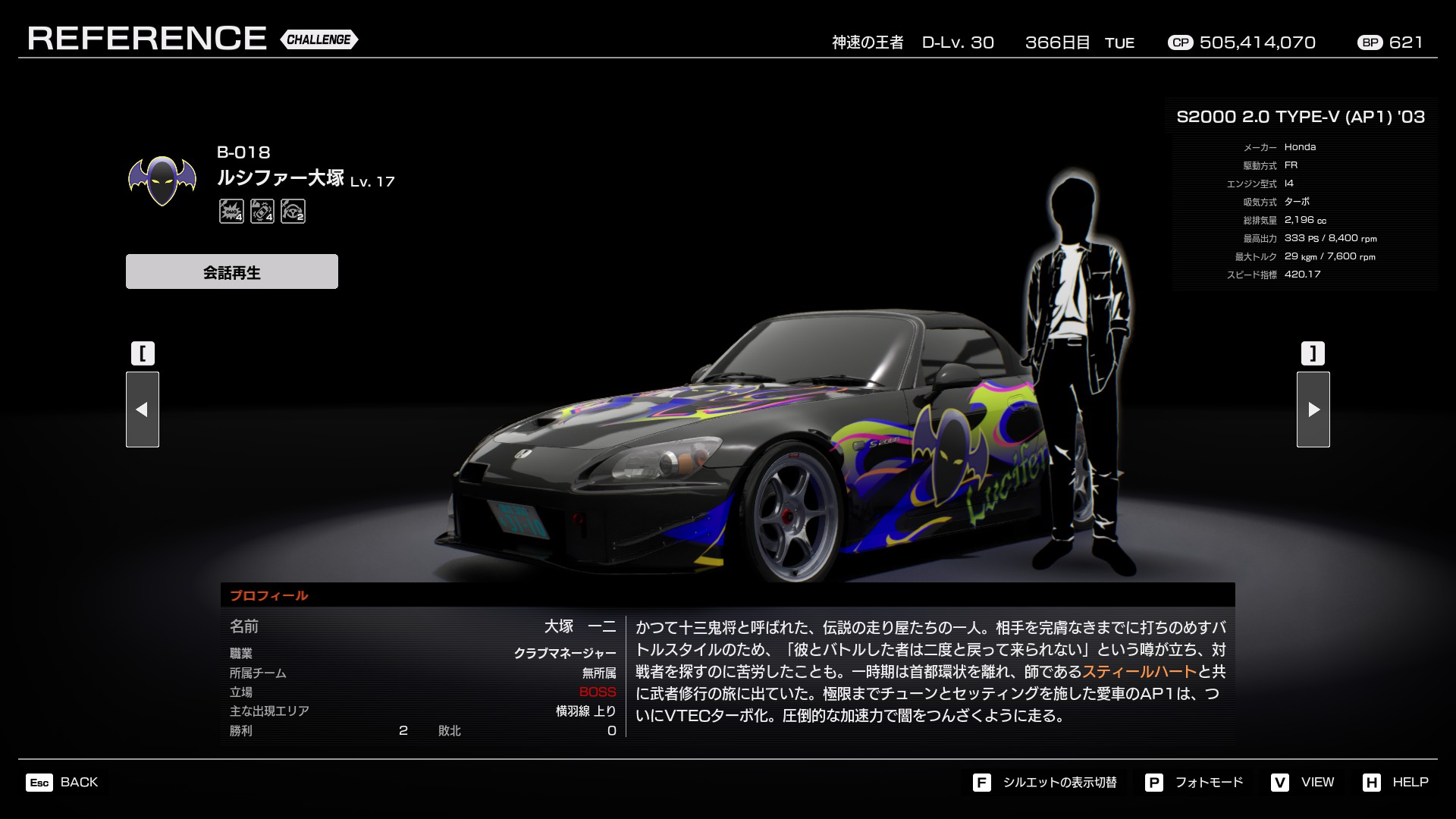
Task: Open Photo Mode (フォトモード)
Action: click(x=1194, y=782)
